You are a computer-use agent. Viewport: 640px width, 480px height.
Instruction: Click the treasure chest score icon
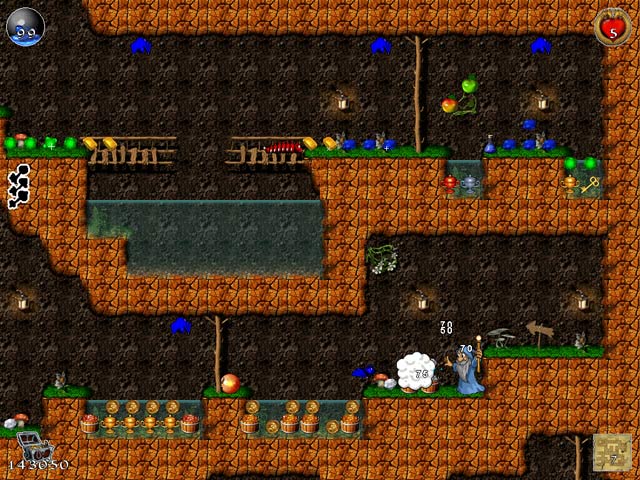tap(28, 447)
